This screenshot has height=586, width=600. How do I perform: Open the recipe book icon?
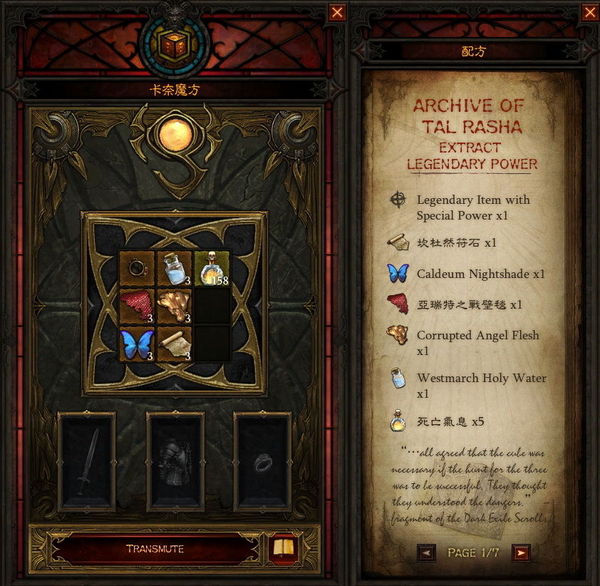(282, 548)
